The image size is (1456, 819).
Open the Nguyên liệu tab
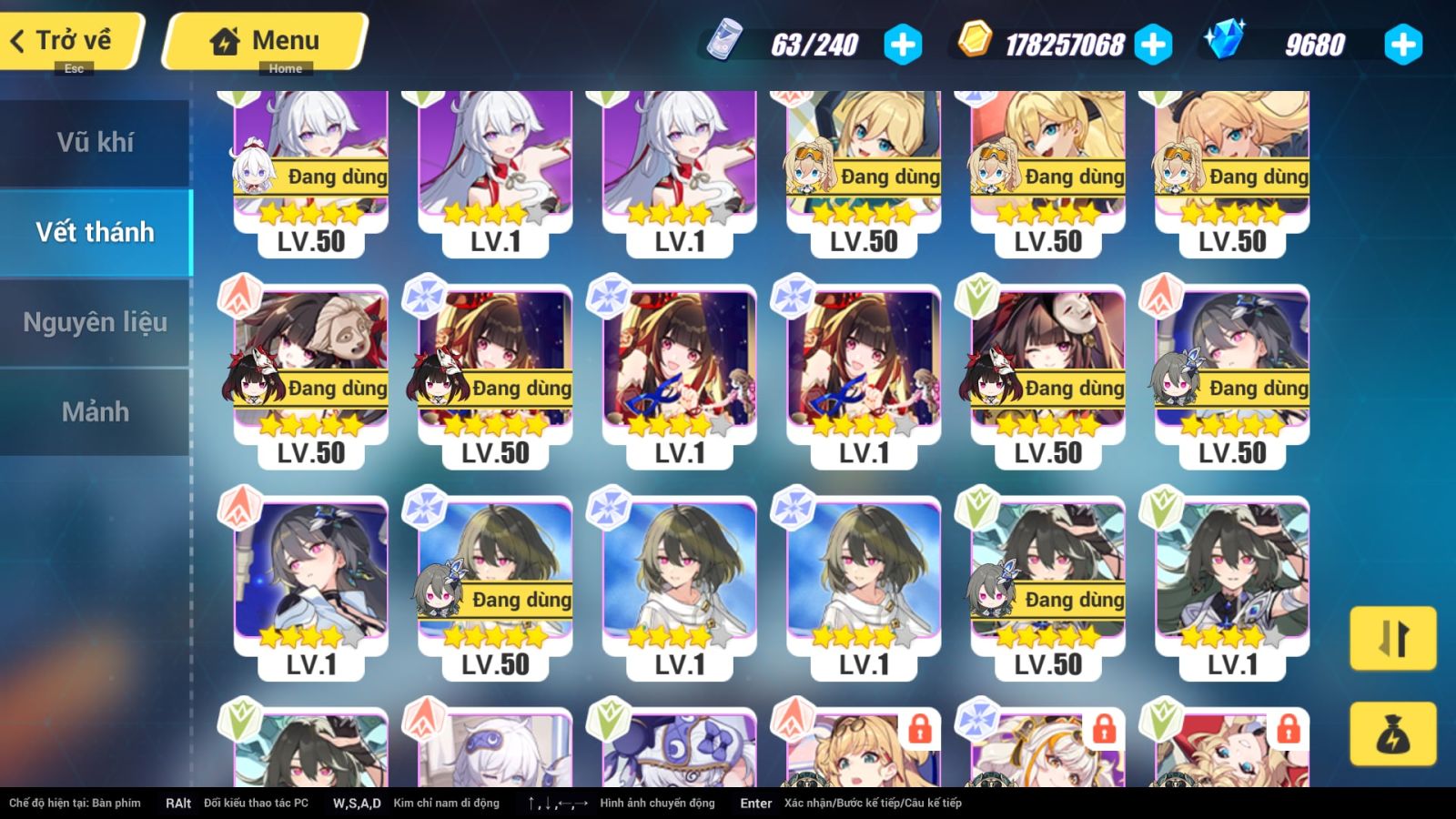95,322
